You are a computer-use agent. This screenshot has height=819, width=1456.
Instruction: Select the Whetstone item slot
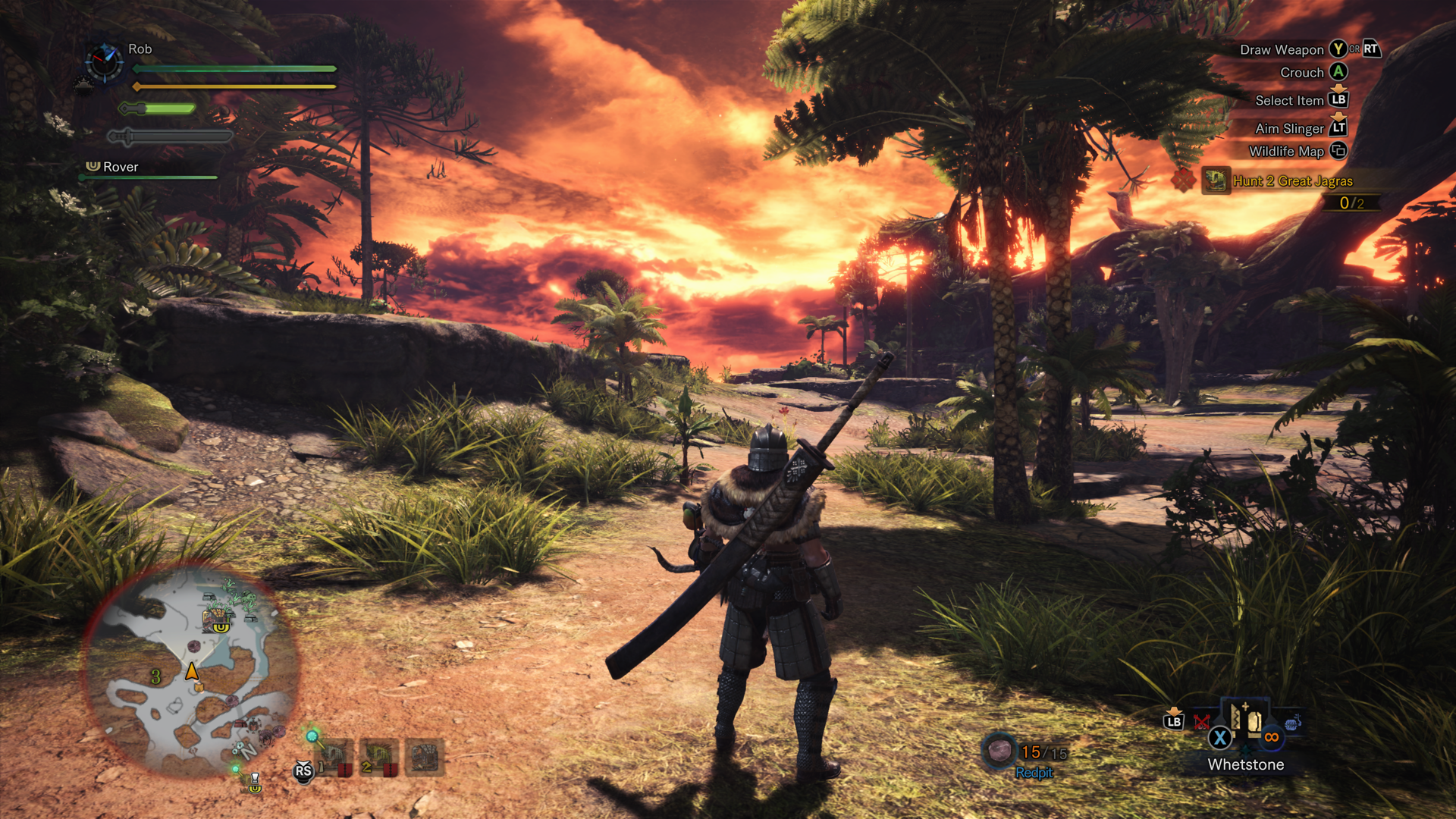[1245, 720]
